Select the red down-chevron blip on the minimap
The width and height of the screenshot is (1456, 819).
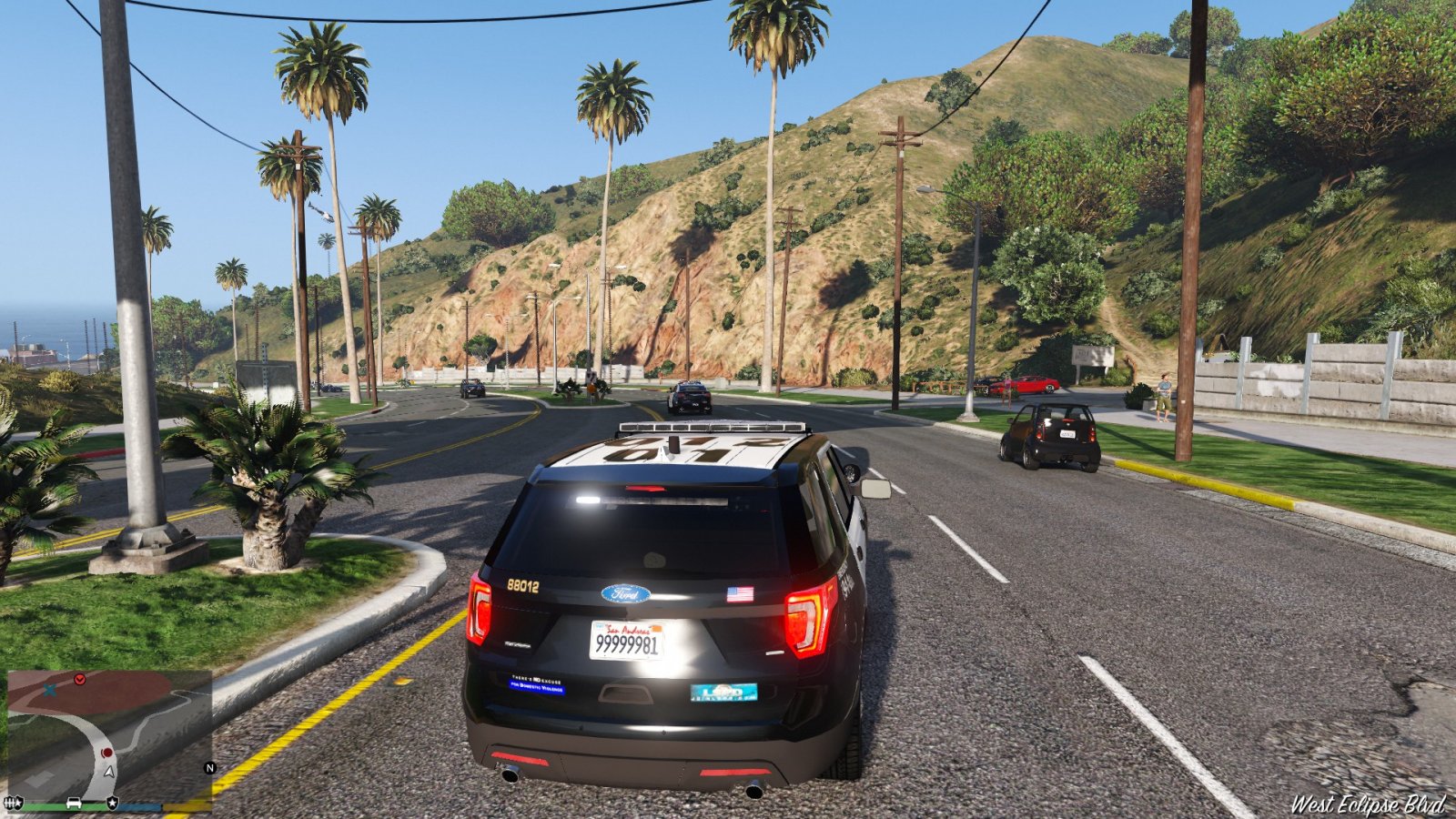tap(80, 679)
